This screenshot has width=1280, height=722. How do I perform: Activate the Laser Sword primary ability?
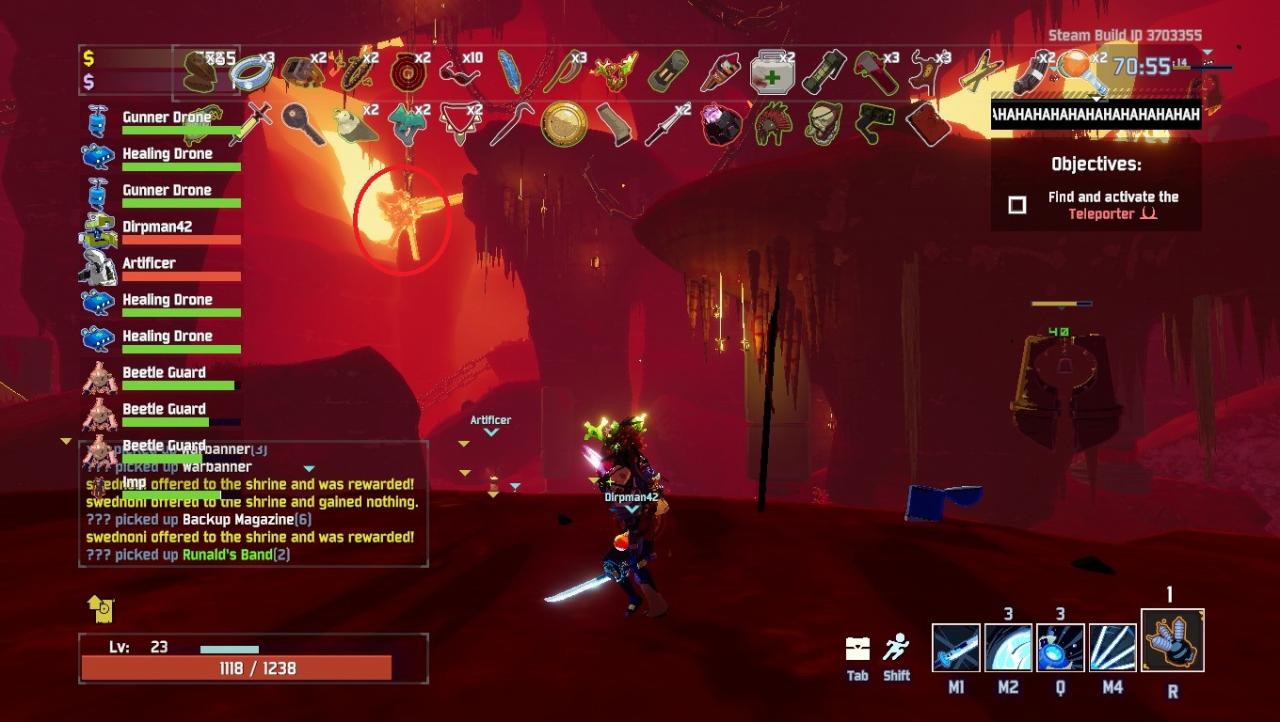click(956, 647)
